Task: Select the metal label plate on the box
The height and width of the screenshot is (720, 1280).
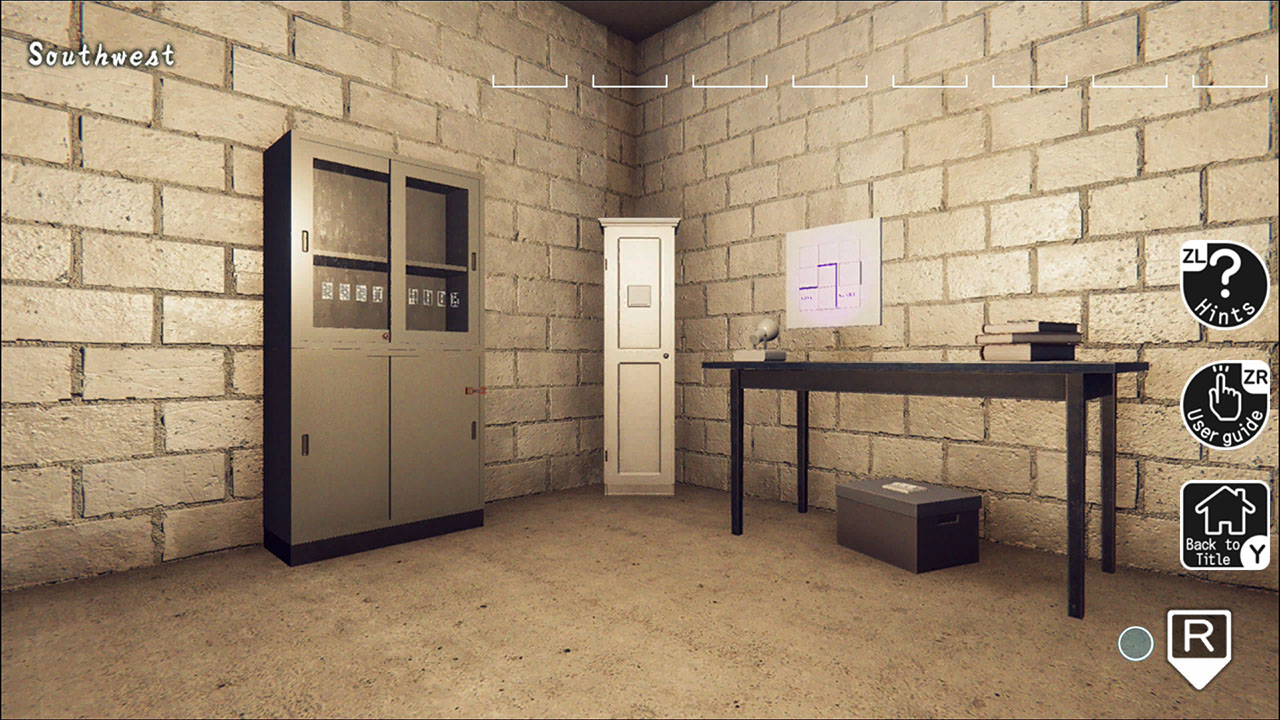Action: click(903, 487)
